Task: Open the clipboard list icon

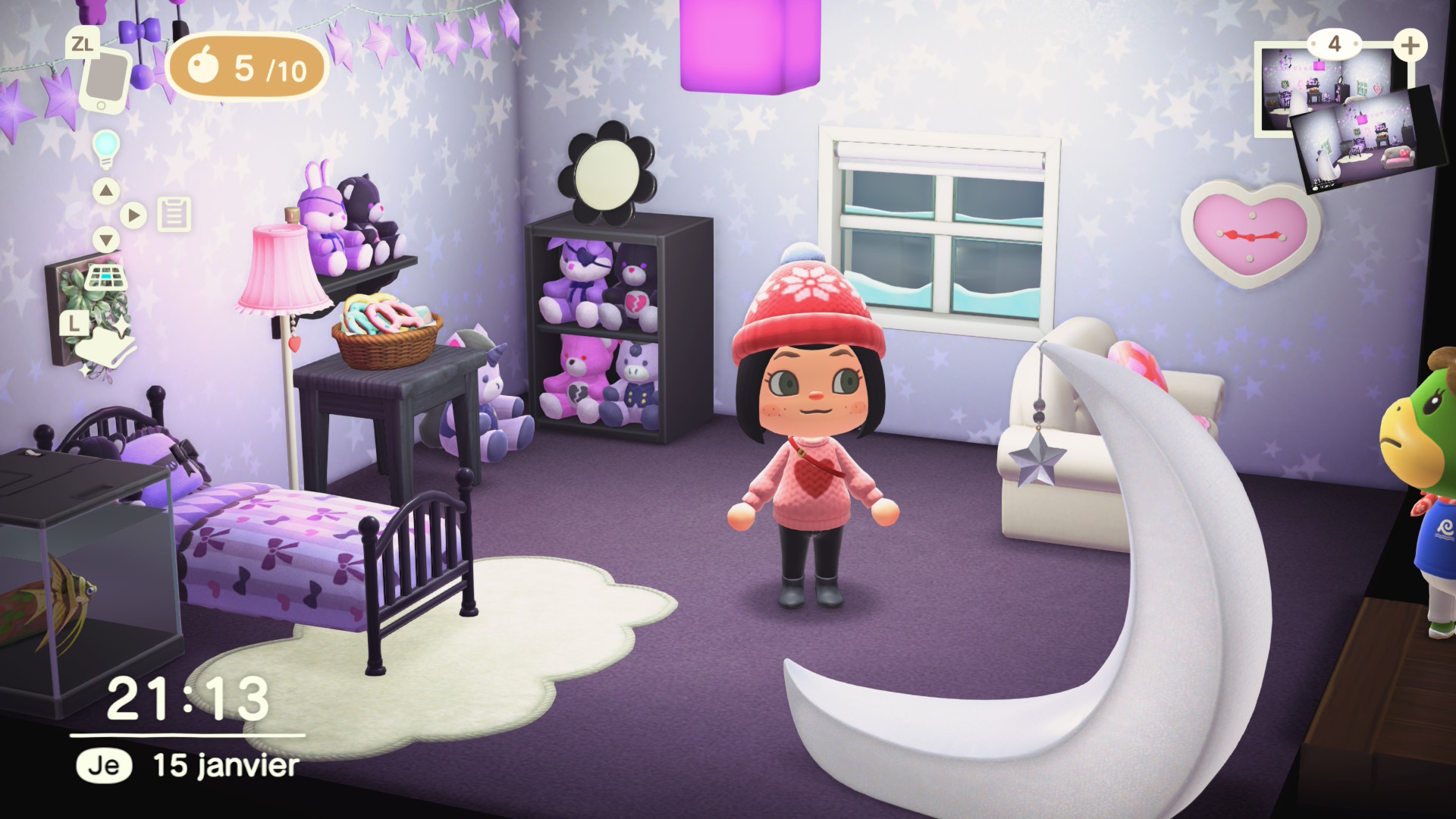Action: click(174, 215)
